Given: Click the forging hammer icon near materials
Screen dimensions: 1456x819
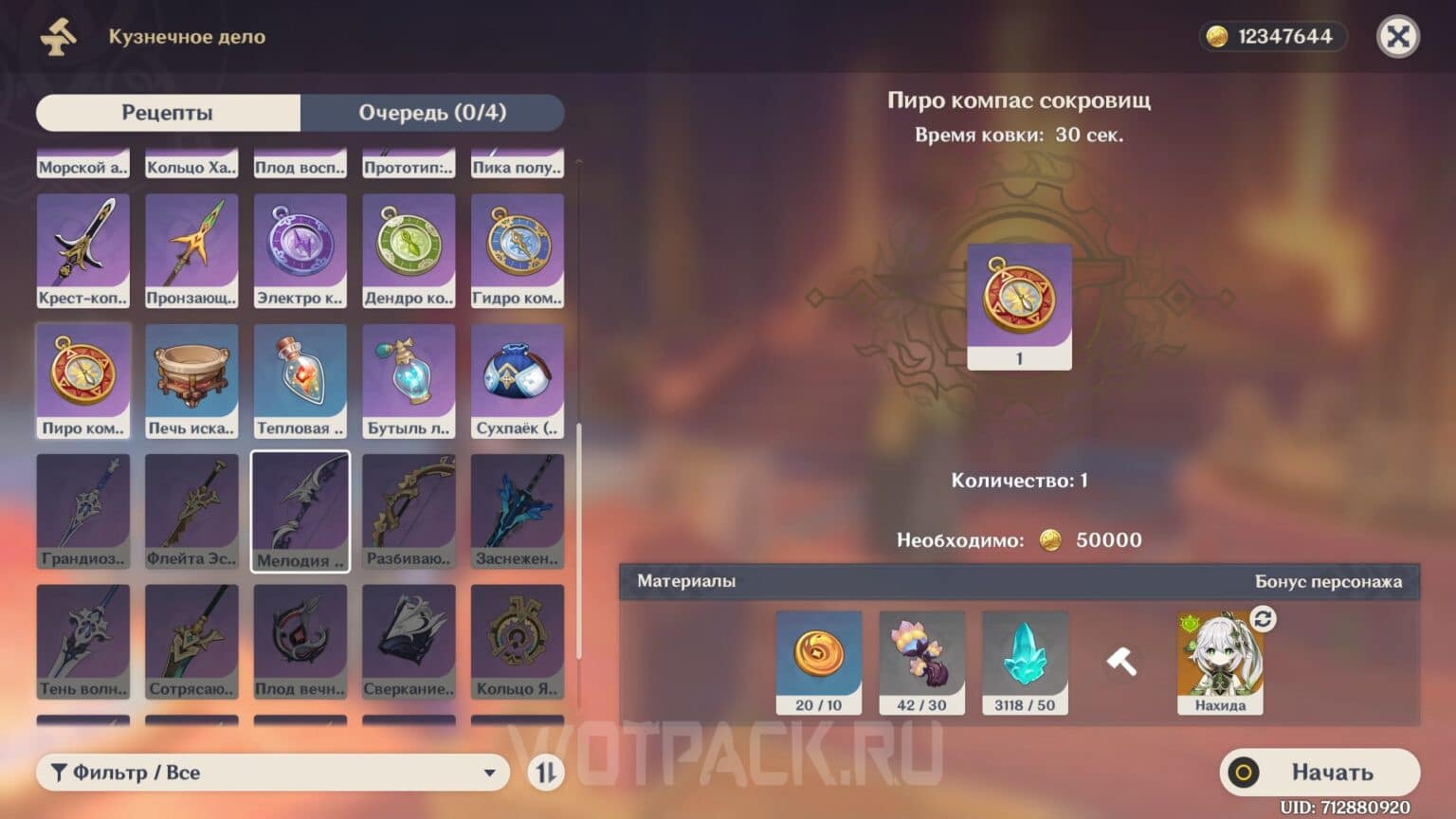Looking at the screenshot, I should (1122, 661).
